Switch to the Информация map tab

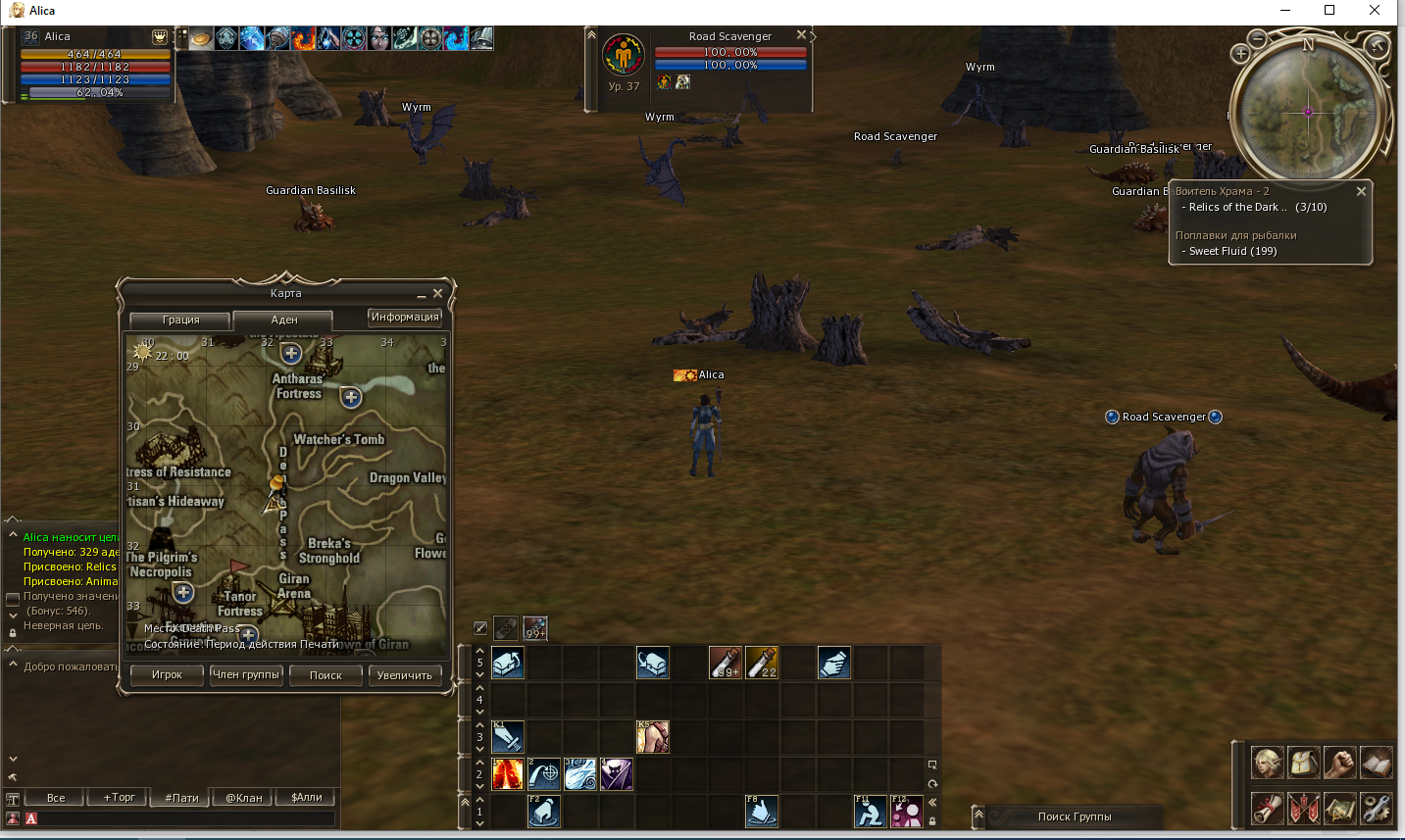[406, 317]
